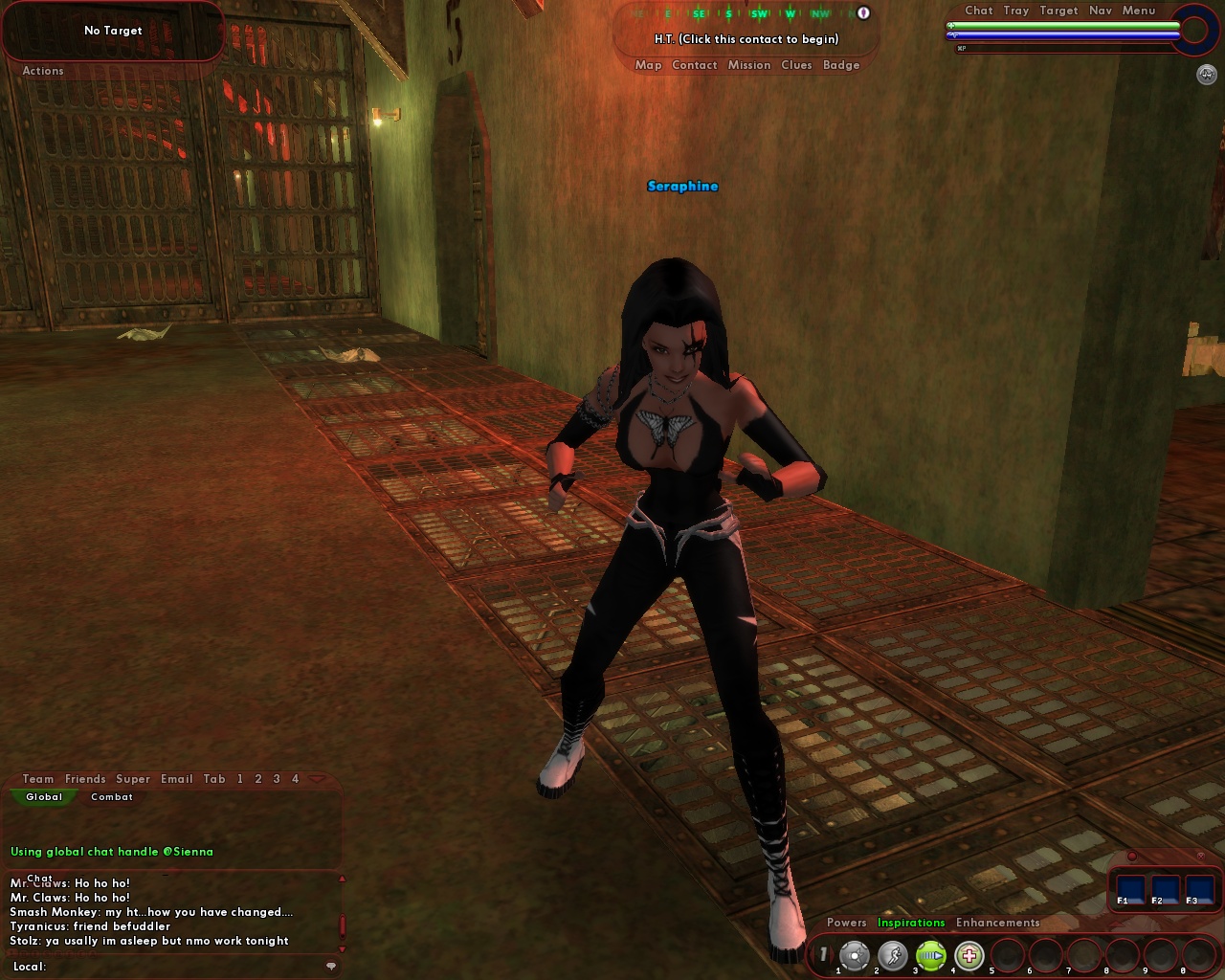Switch to the Enhancements tab
Viewport: 1225px width, 980px height.
click(x=998, y=923)
